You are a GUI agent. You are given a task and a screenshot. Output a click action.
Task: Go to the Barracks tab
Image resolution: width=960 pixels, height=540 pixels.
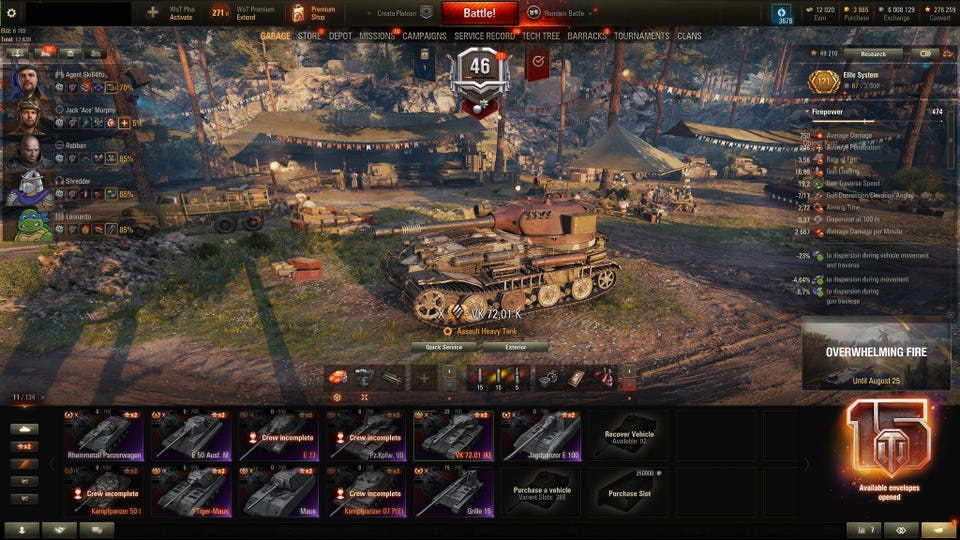tap(587, 36)
